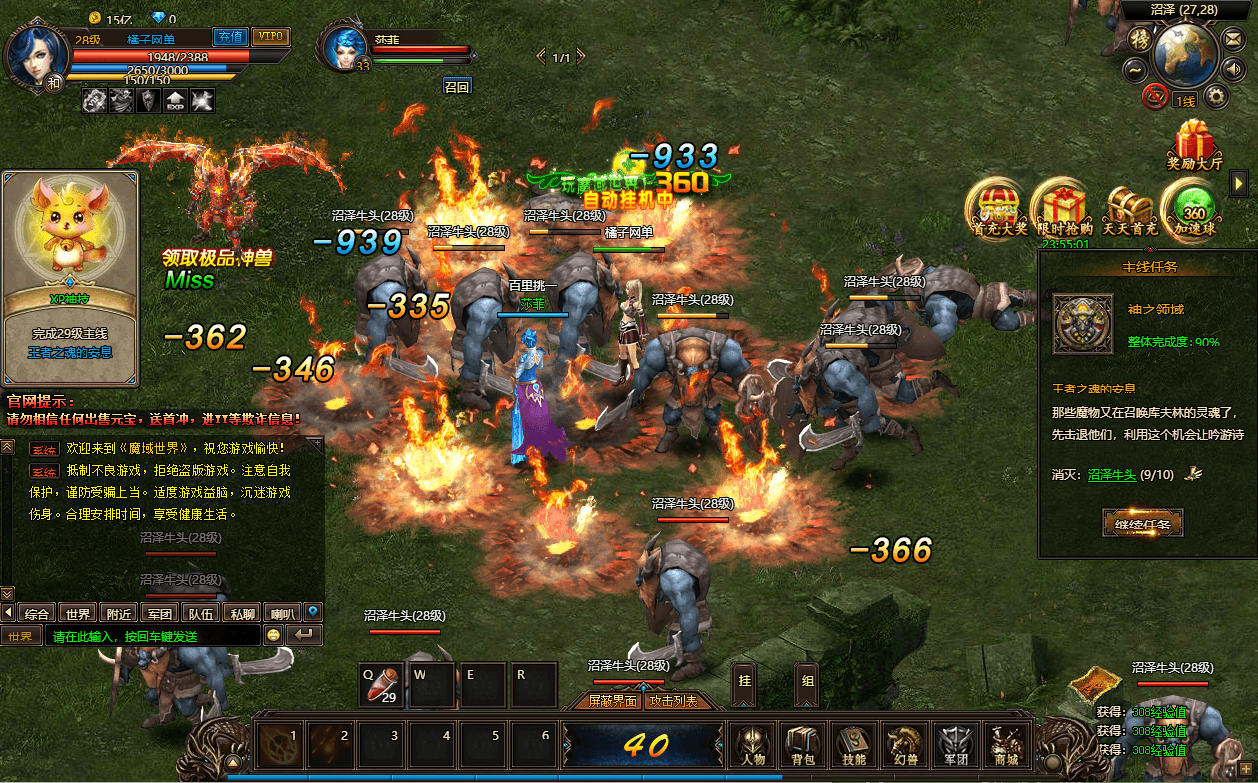Open the 技能 skills menu
Viewport: 1258px width, 783px height.
click(x=853, y=745)
